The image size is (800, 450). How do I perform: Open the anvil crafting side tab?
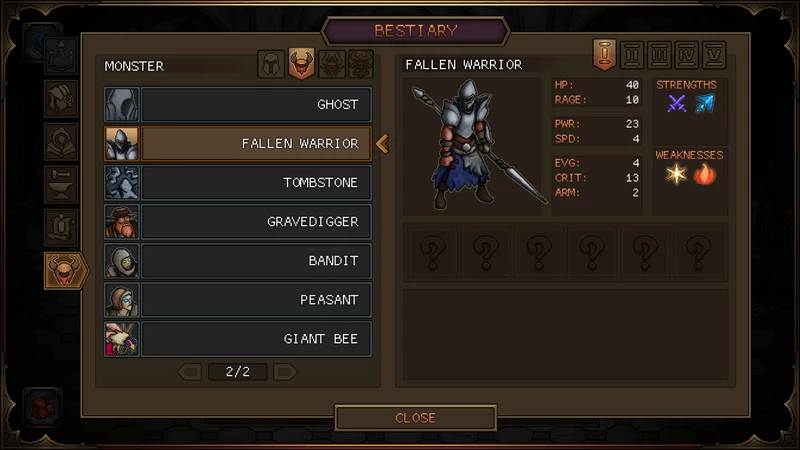[x=62, y=185]
